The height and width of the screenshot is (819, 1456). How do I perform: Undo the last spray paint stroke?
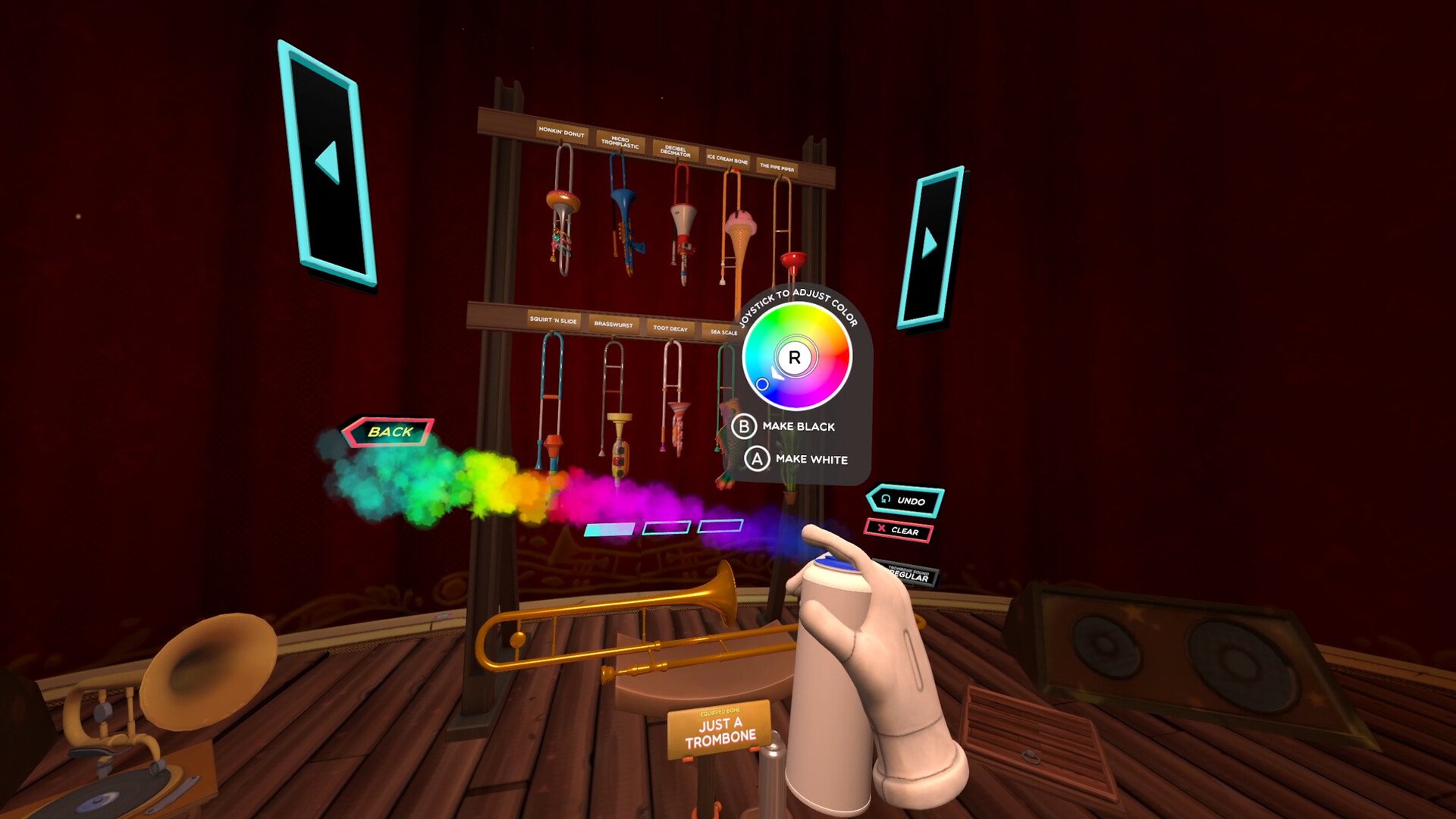[x=905, y=500]
